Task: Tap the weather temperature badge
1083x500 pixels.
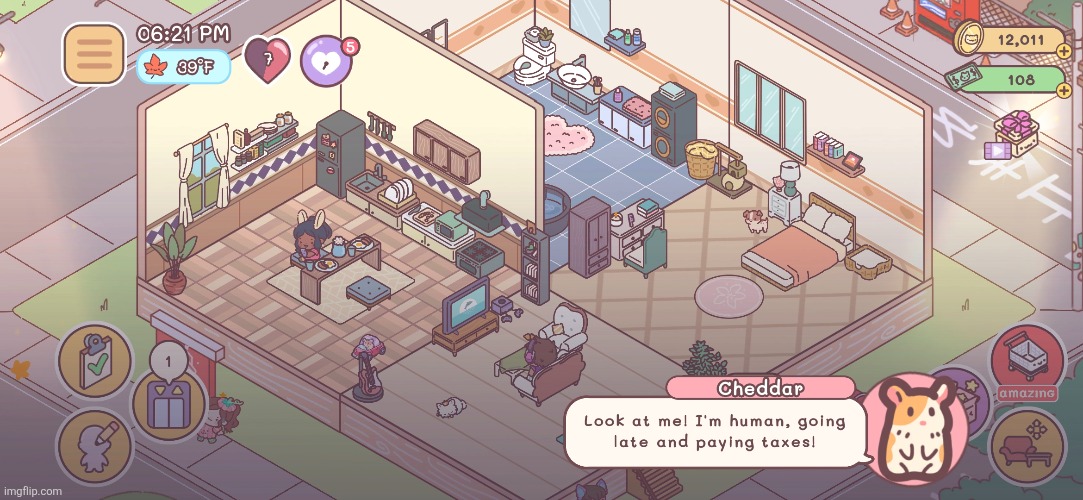Action: click(x=183, y=68)
